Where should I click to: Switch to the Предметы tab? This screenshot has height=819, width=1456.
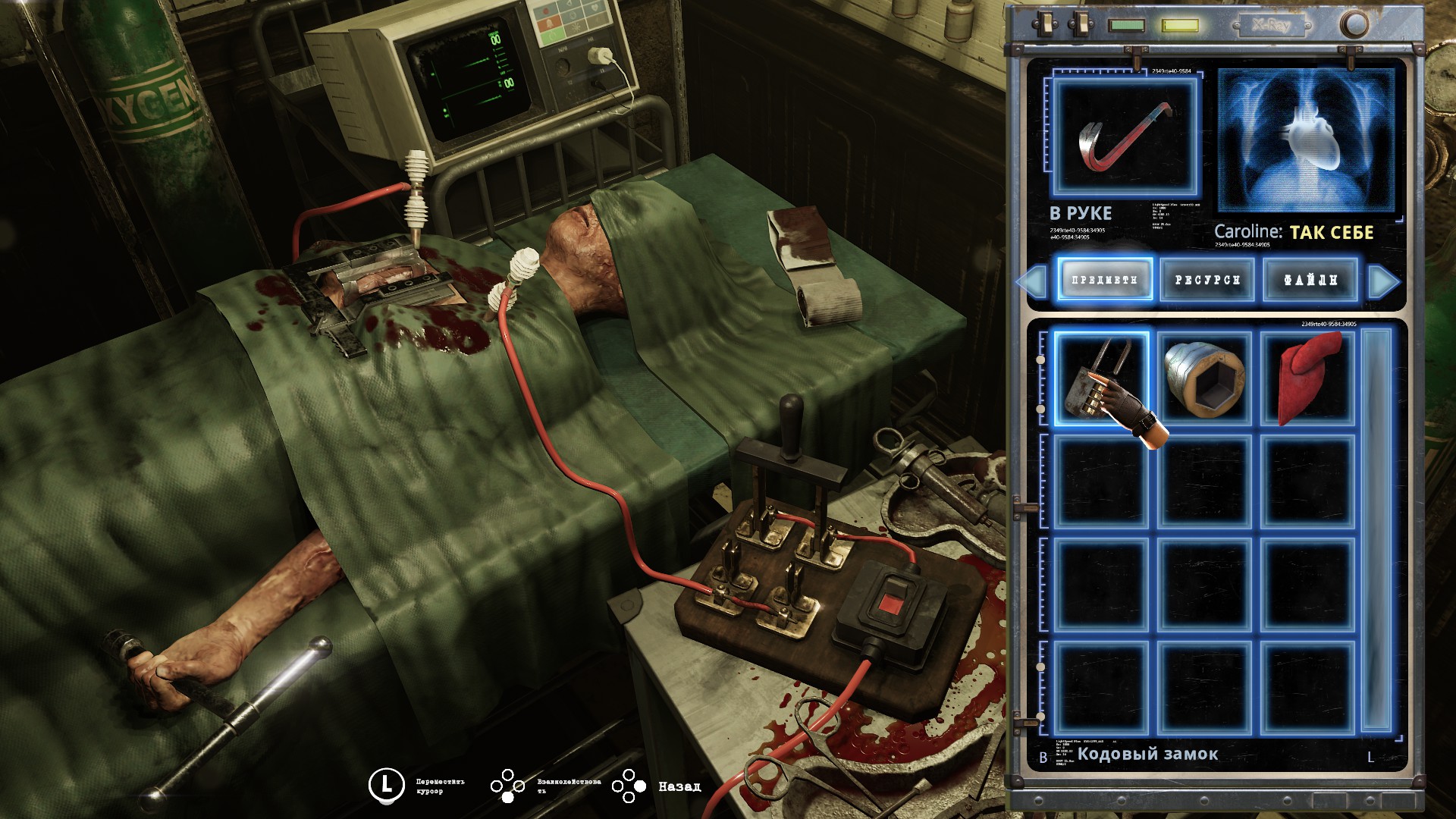pos(1105,279)
